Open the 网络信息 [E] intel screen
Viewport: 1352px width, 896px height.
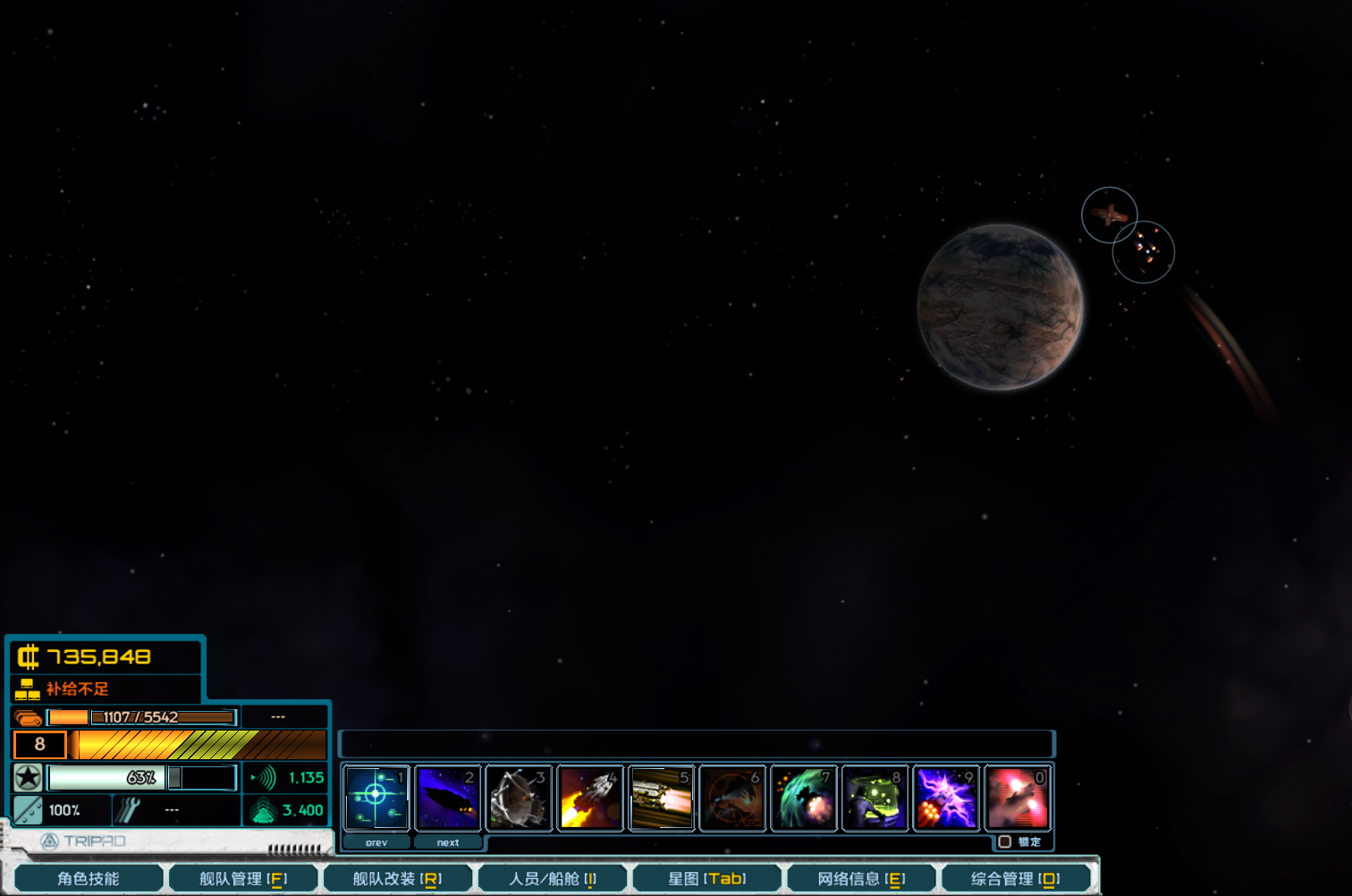pyautogui.click(x=861, y=878)
